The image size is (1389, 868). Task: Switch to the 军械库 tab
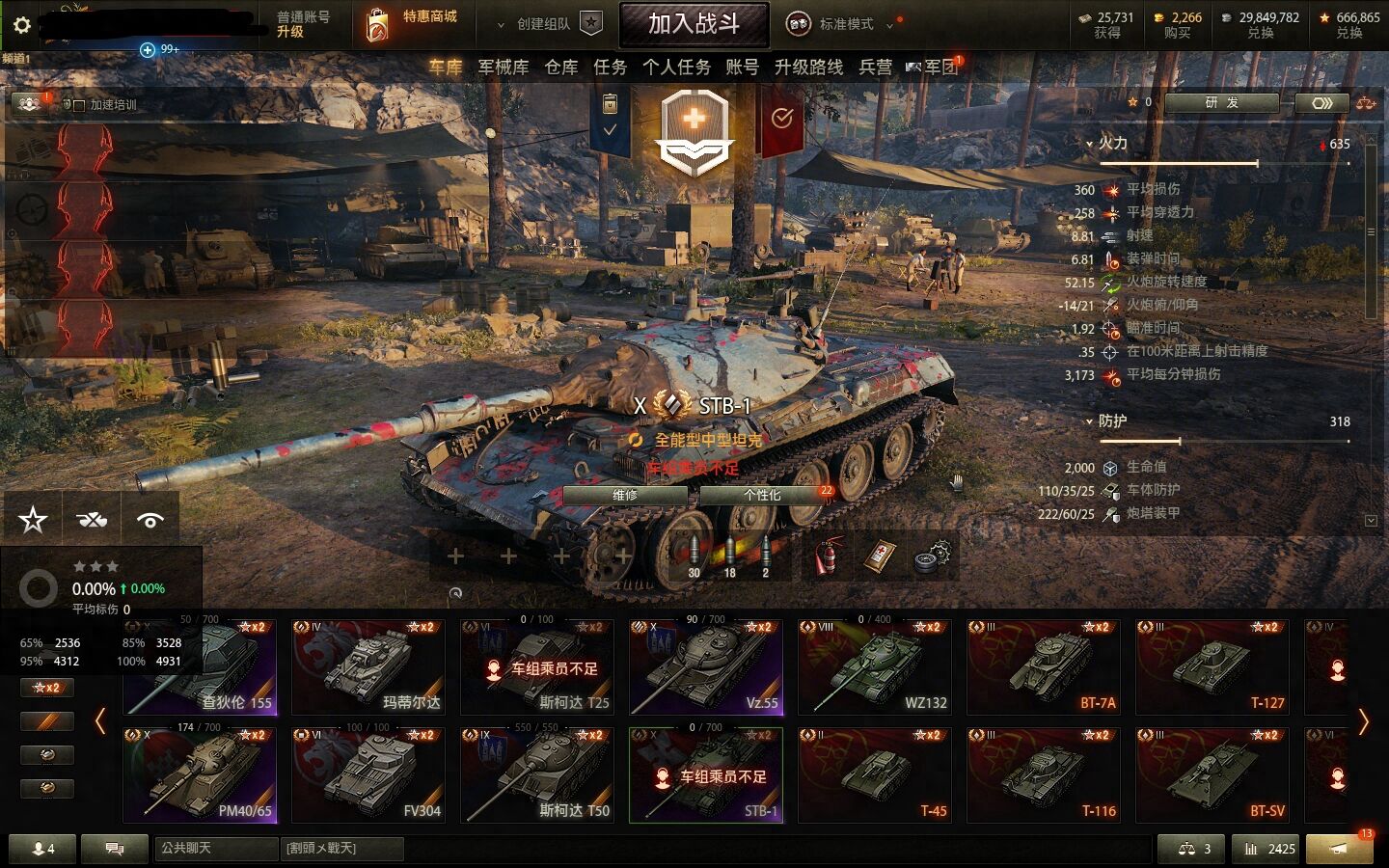click(x=503, y=67)
